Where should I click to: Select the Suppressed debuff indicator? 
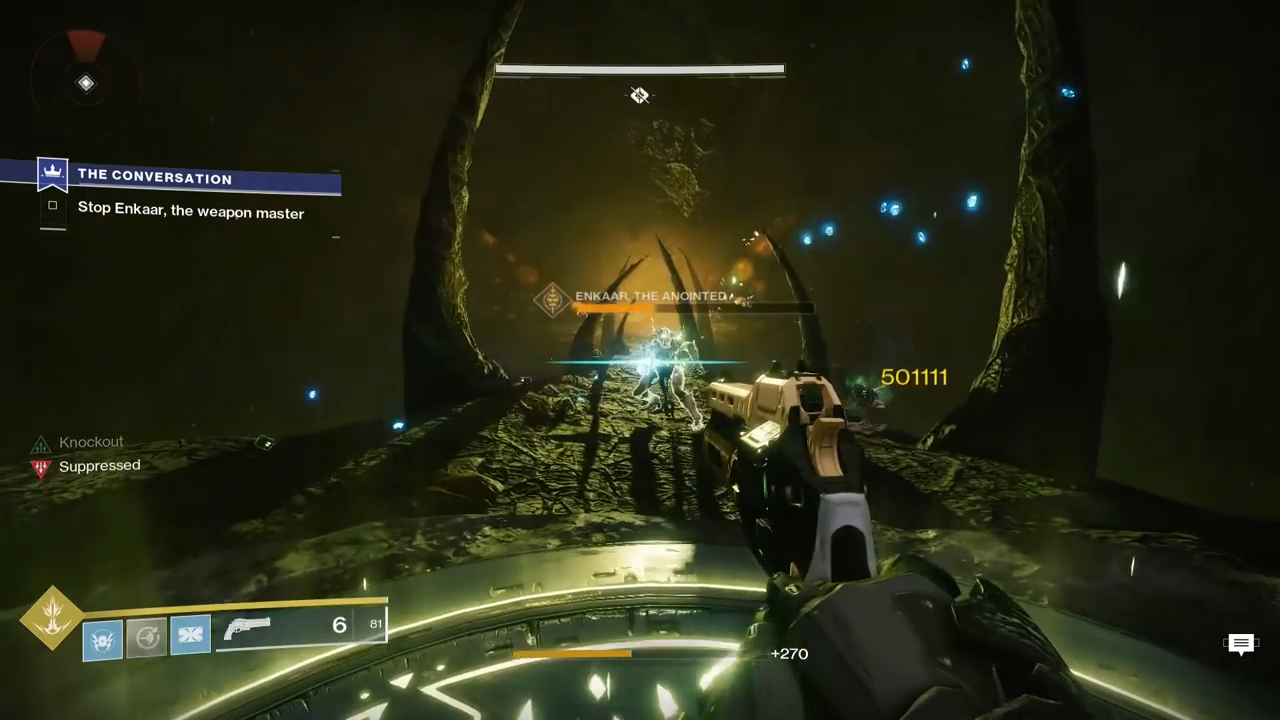click(41, 467)
